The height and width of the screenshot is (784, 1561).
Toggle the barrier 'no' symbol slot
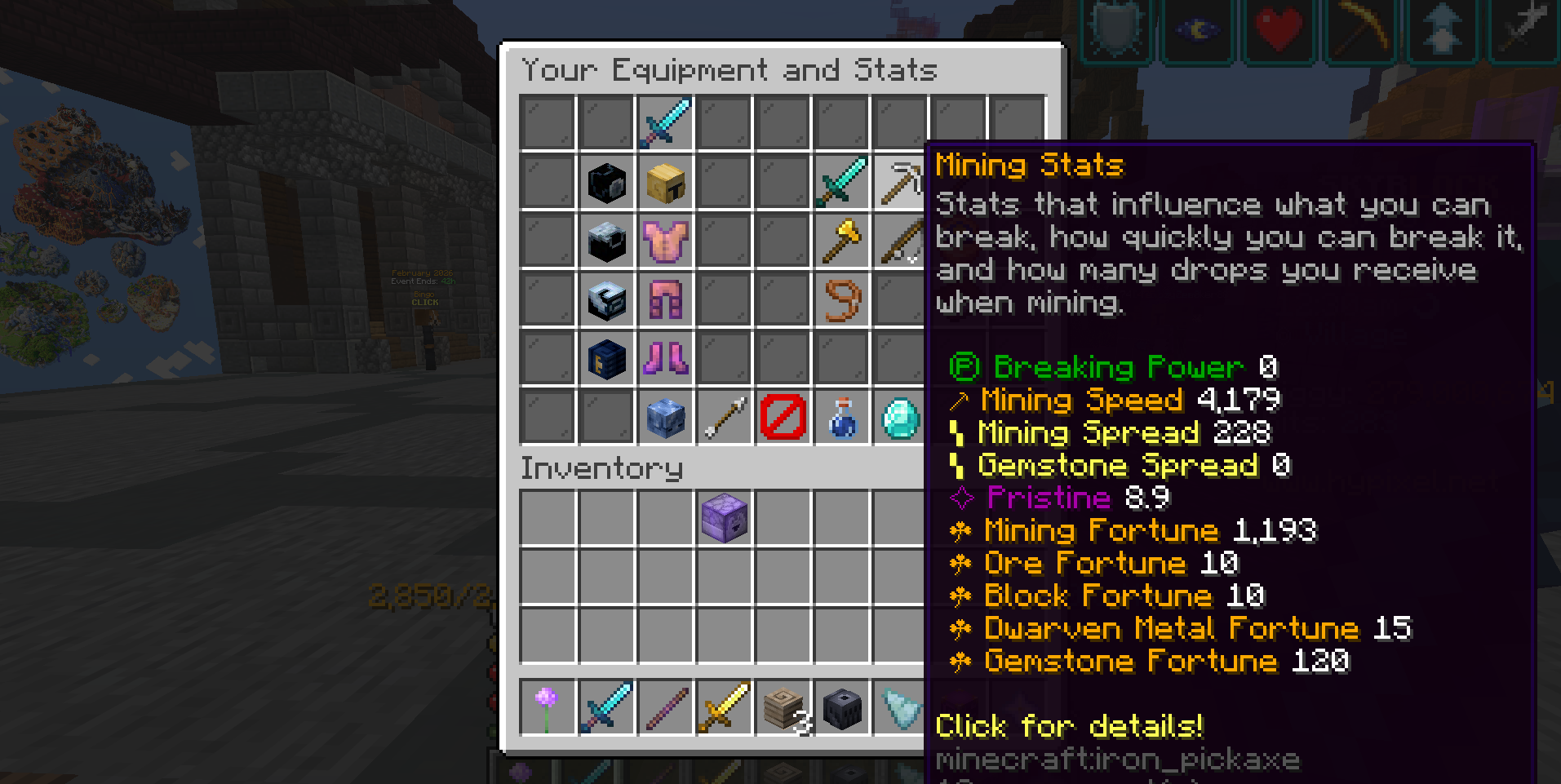(x=783, y=416)
